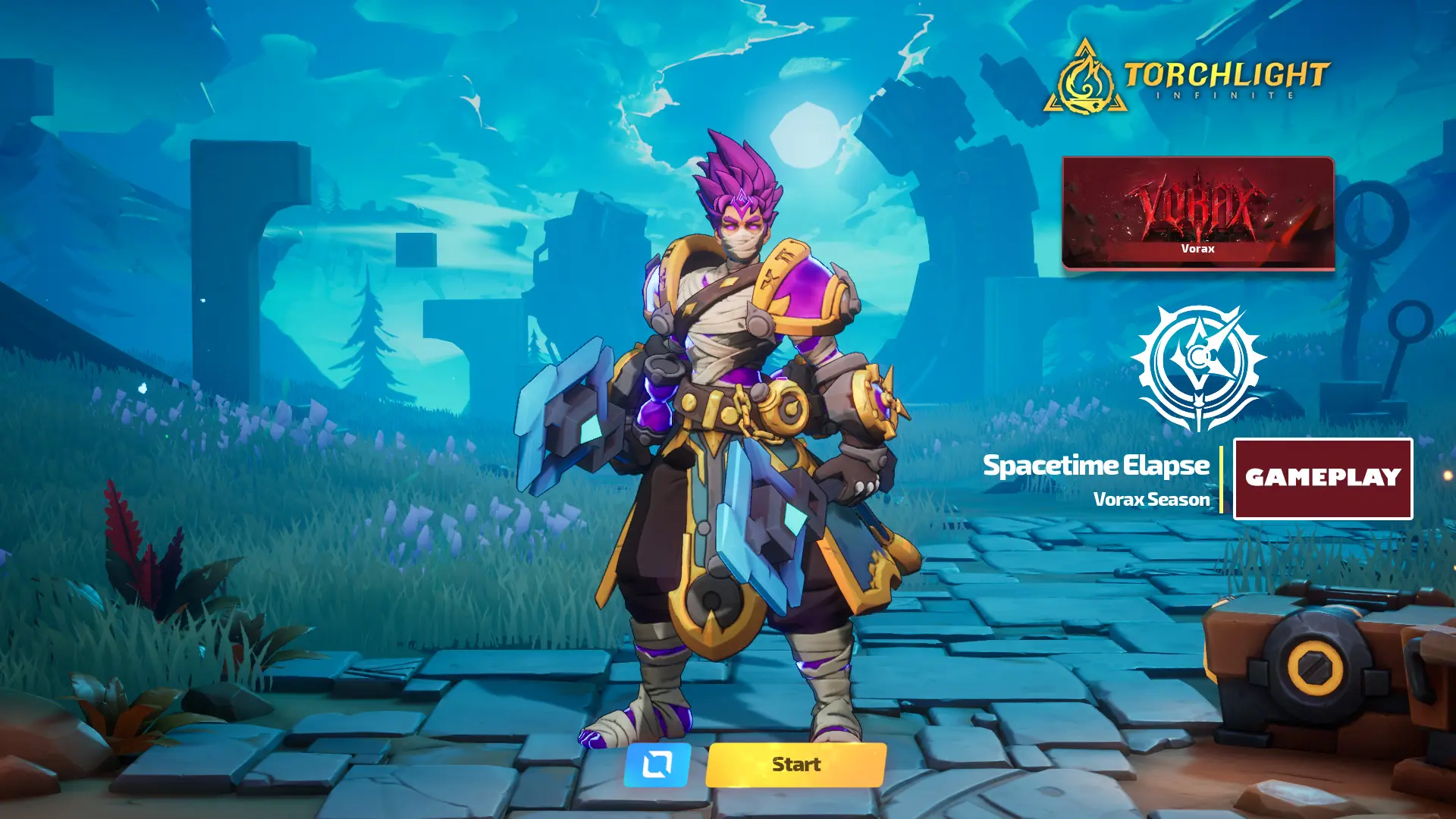Select the blue square swap icon button
This screenshot has width=1456, height=819.
click(x=657, y=764)
